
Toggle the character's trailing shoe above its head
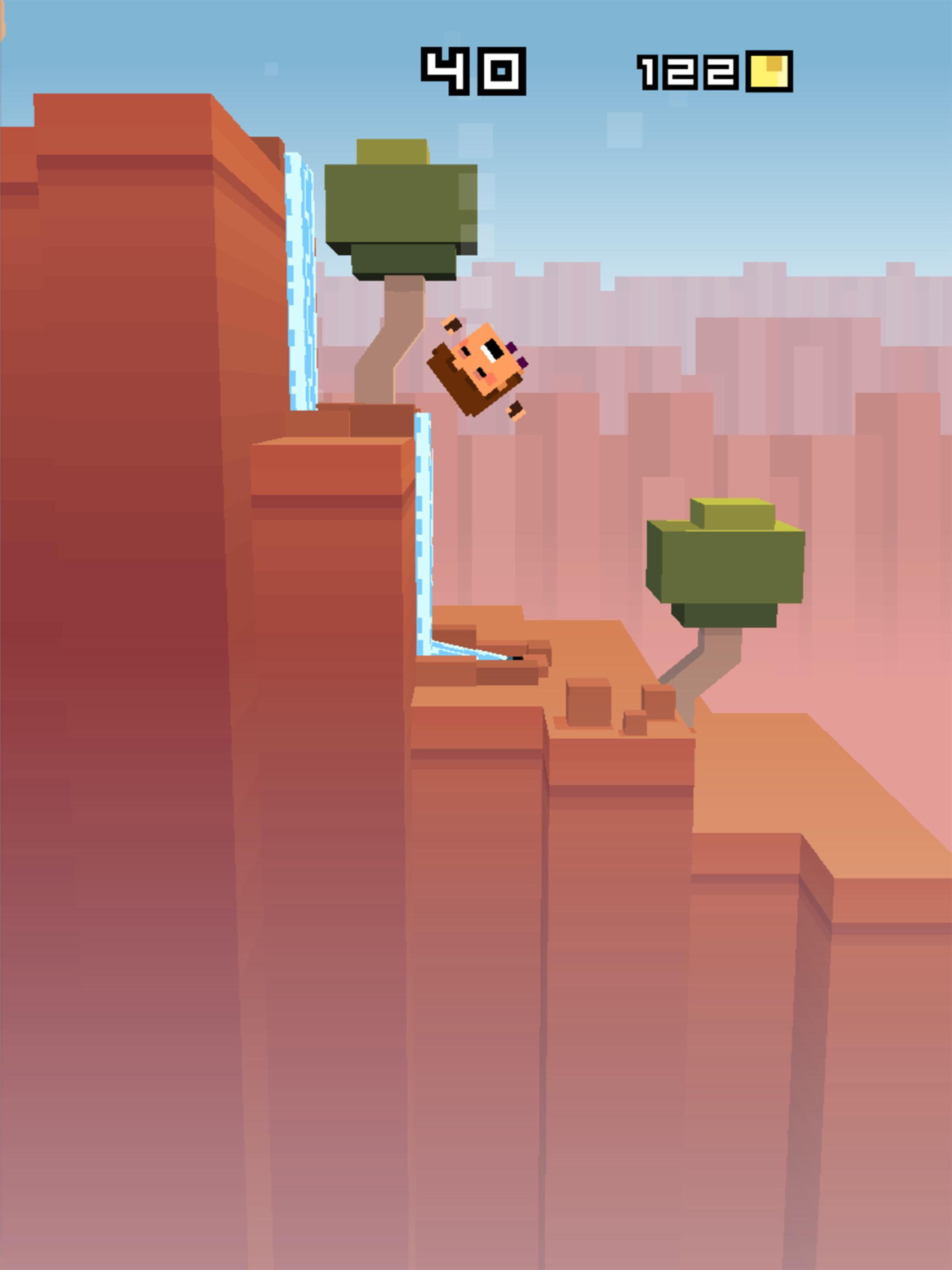click(x=451, y=328)
